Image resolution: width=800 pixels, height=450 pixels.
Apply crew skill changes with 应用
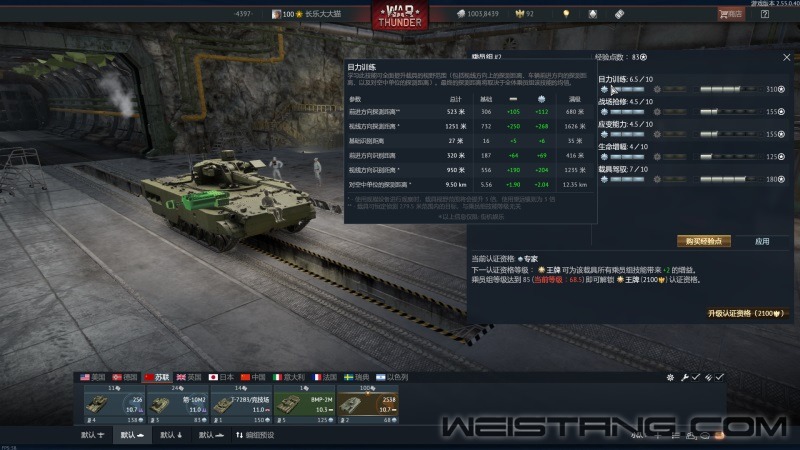tap(762, 241)
